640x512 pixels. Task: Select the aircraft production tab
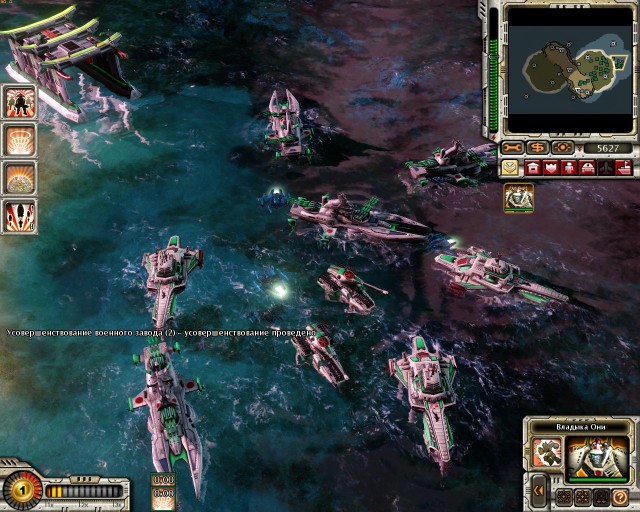click(605, 168)
